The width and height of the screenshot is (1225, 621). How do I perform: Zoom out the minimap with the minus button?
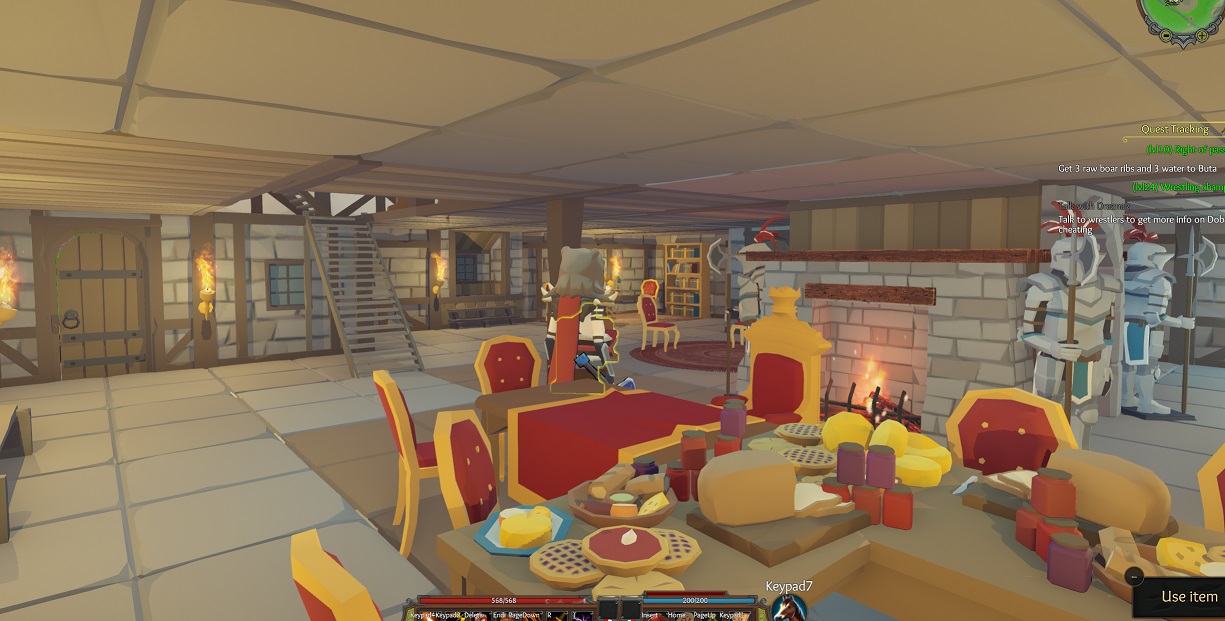coord(1166,35)
